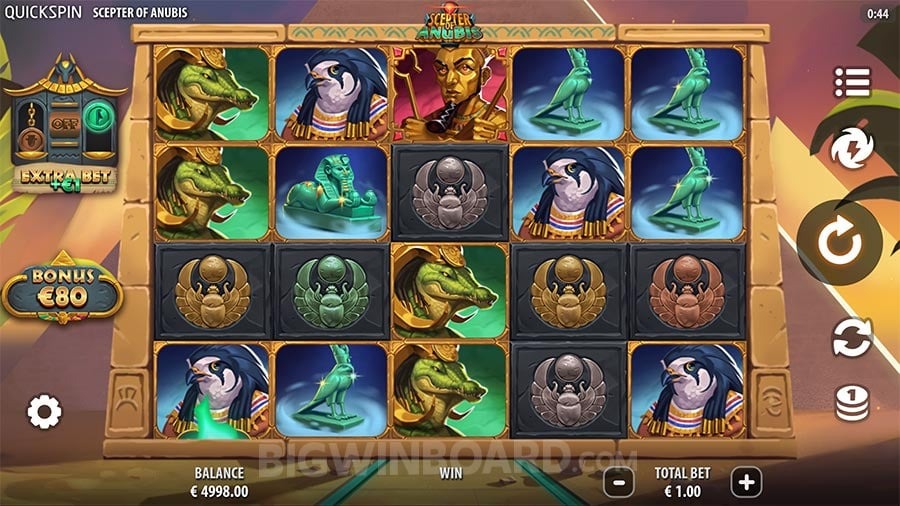Image resolution: width=900 pixels, height=506 pixels.
Task: Toggle the Extra Bet OFF switch
Action: click(65, 127)
